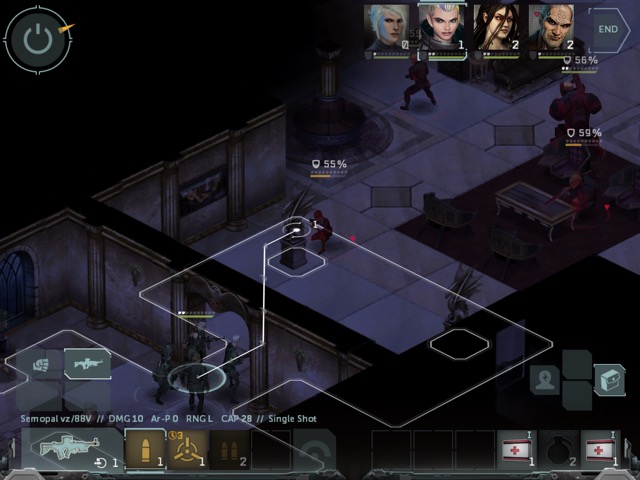Reload the Semopal vz/88V rifle

pos(70,450)
